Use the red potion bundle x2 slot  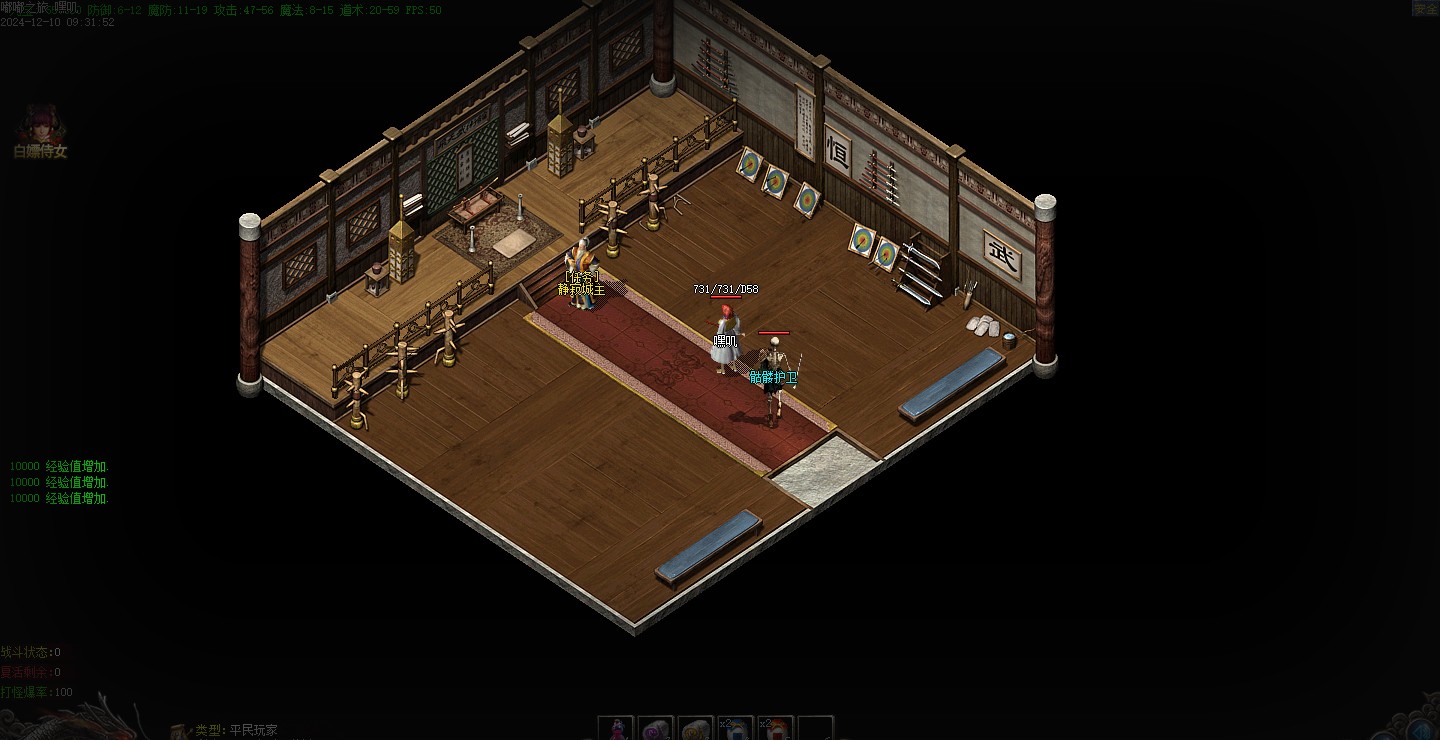click(x=776, y=729)
